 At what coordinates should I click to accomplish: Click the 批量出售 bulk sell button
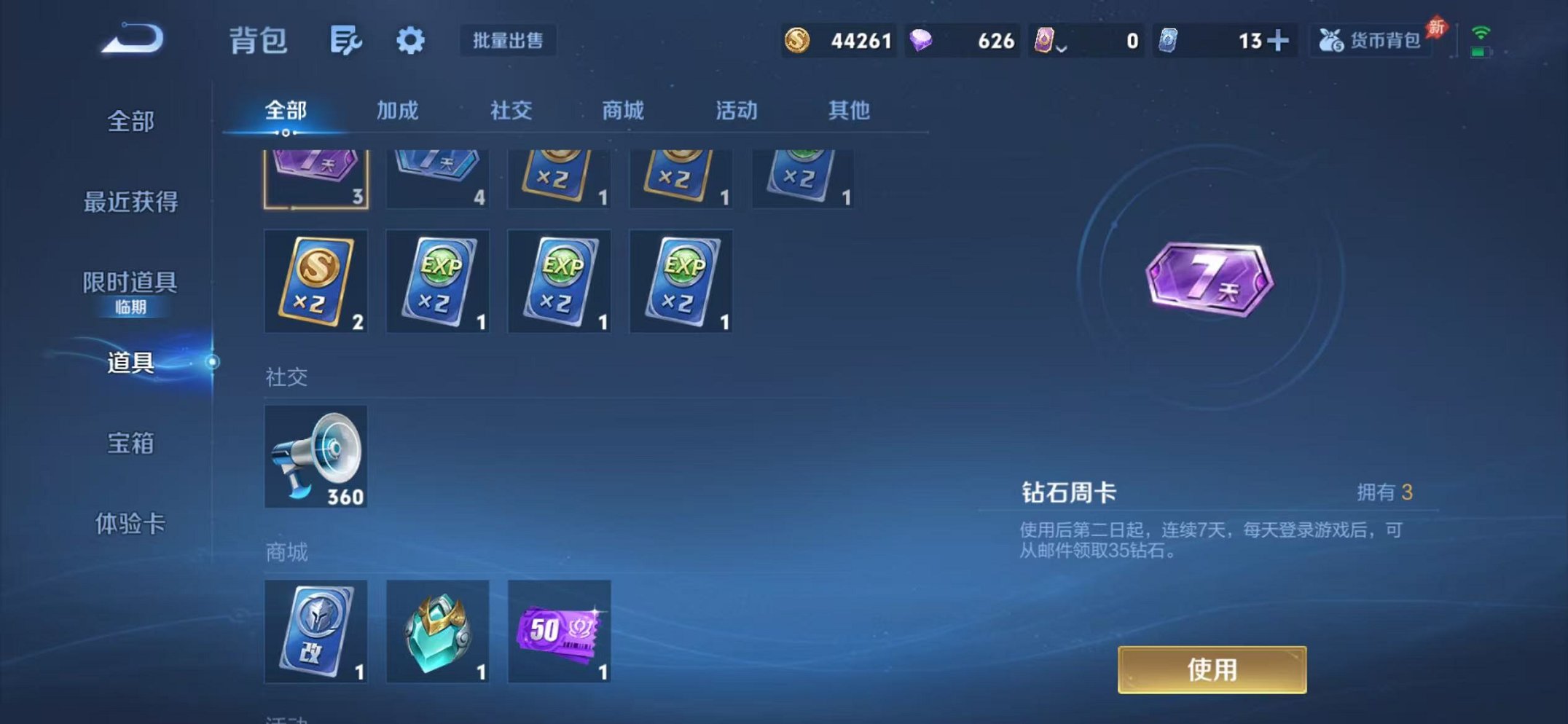pos(509,42)
